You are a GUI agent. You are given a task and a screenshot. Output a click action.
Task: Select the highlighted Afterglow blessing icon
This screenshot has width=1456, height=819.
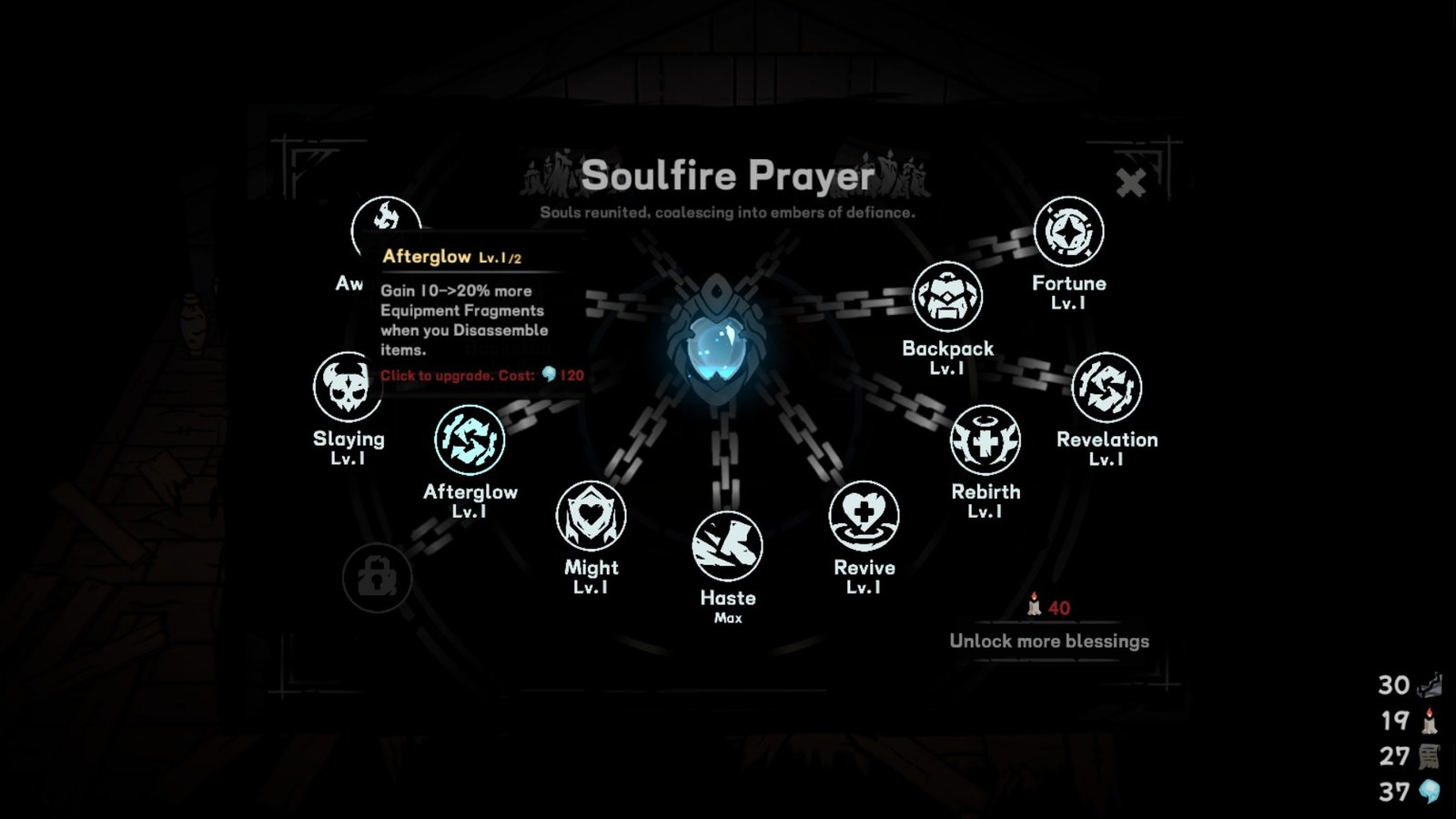tap(471, 440)
